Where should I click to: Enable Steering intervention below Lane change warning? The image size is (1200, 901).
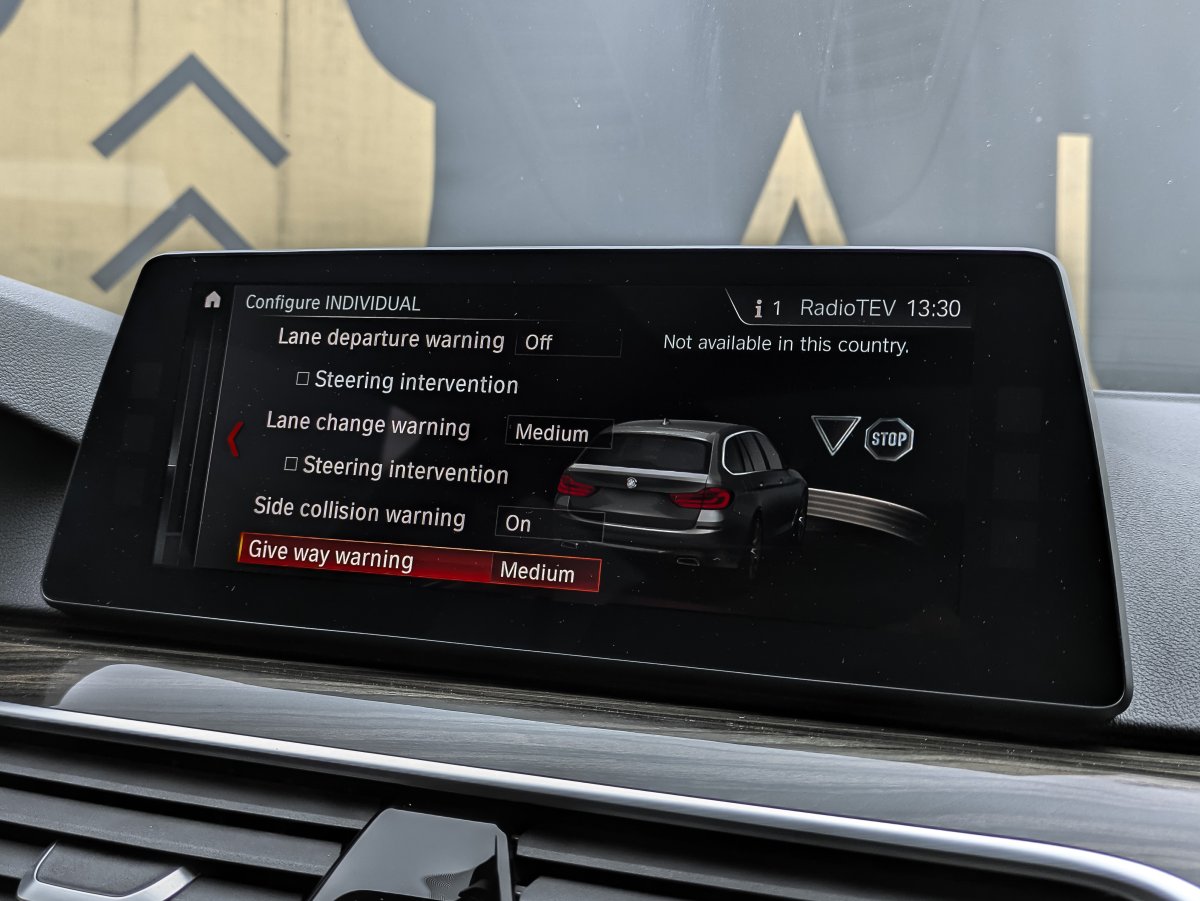point(291,464)
